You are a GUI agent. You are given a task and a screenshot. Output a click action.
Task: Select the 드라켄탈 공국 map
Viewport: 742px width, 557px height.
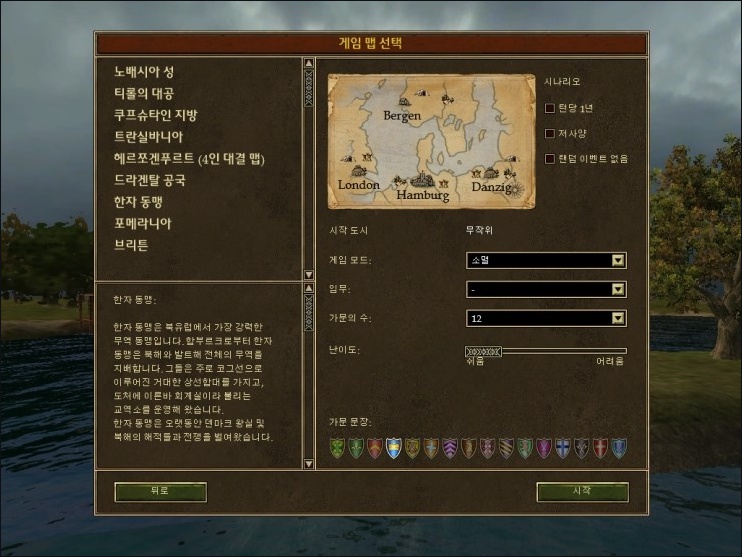click(x=150, y=181)
